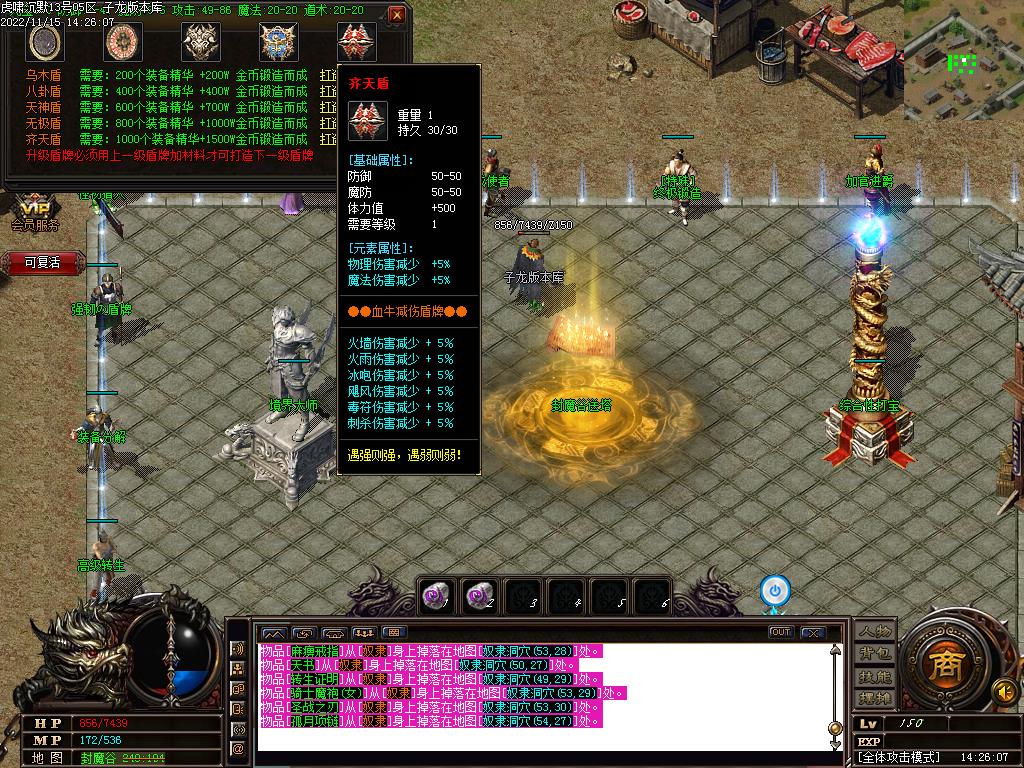Click the OUT button above chat
1024x768 pixels.
(x=781, y=632)
